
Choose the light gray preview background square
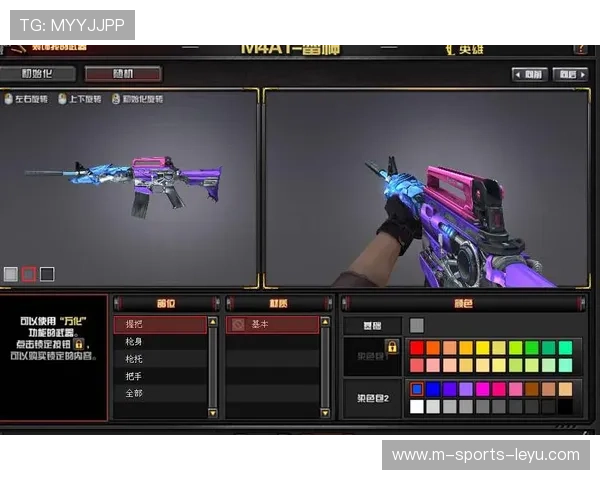(11, 273)
